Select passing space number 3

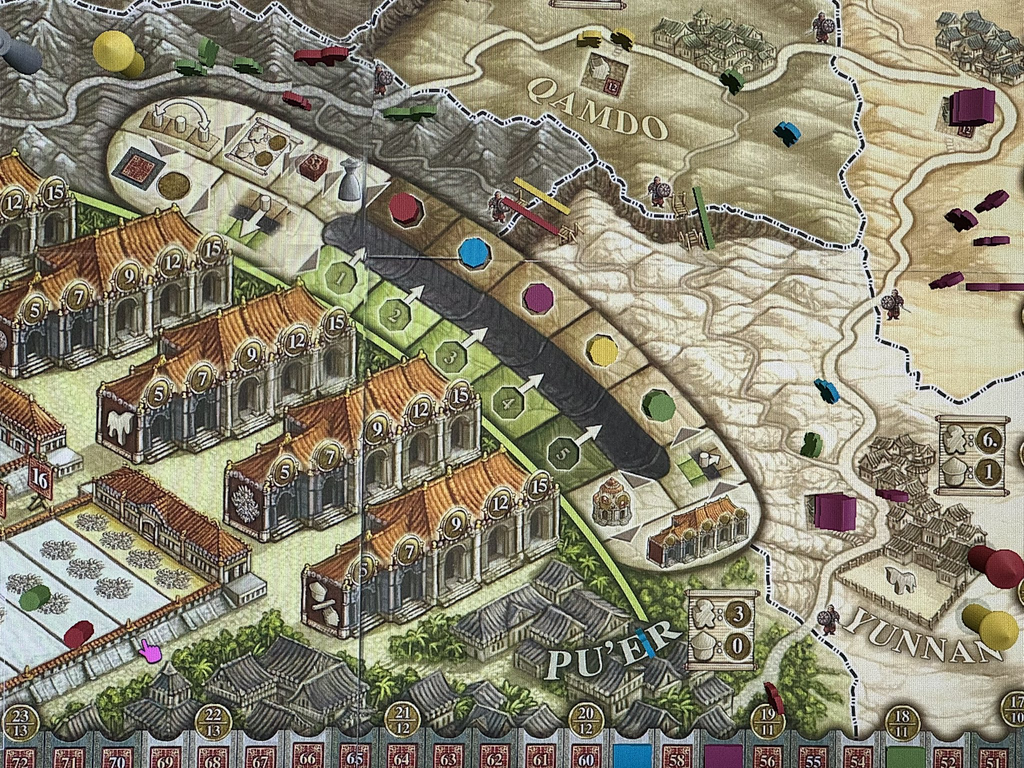(x=453, y=357)
